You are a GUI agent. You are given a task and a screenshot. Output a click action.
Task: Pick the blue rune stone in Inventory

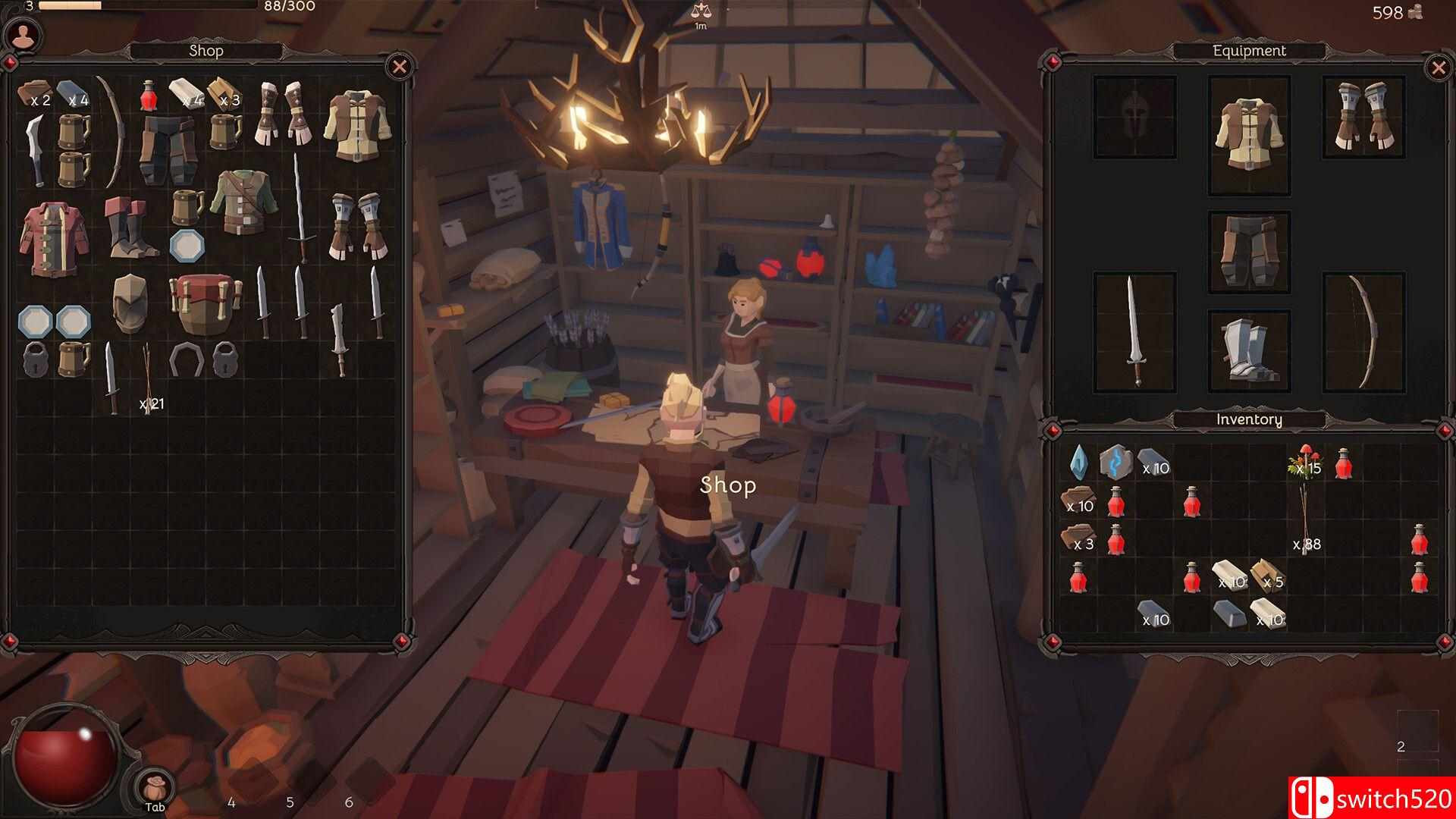point(1116,462)
